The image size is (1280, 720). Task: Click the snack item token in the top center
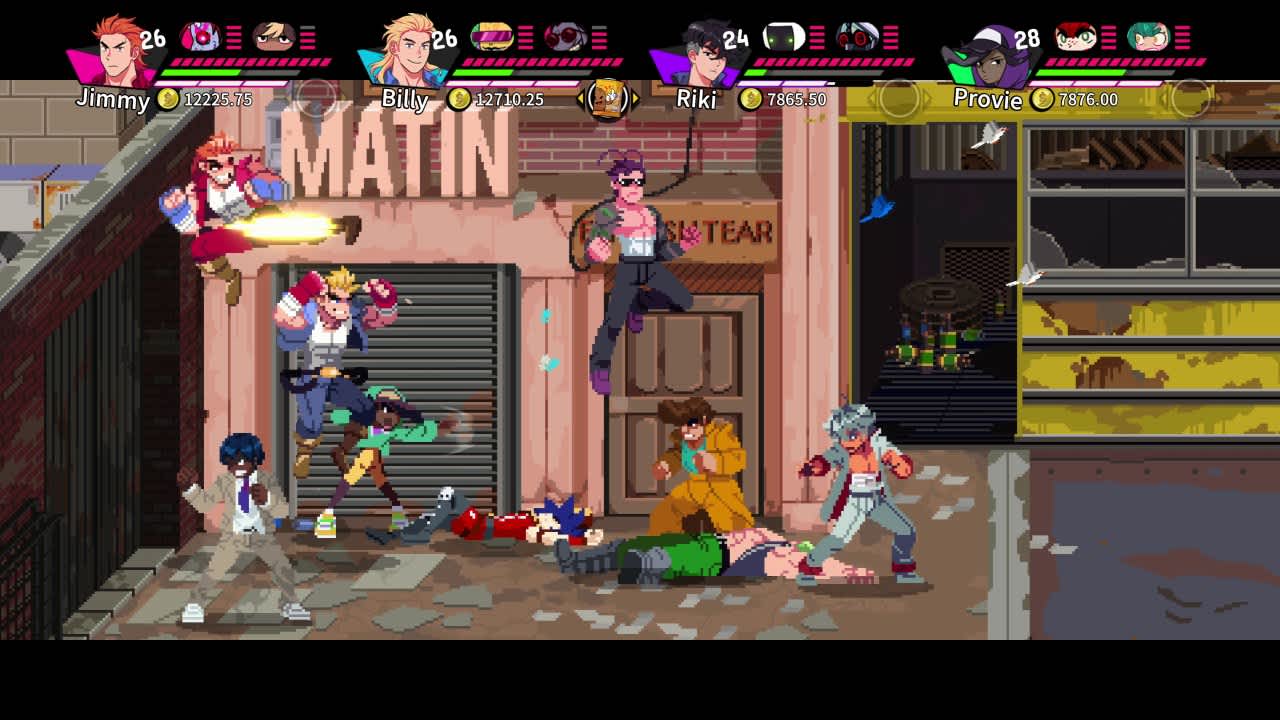point(610,100)
